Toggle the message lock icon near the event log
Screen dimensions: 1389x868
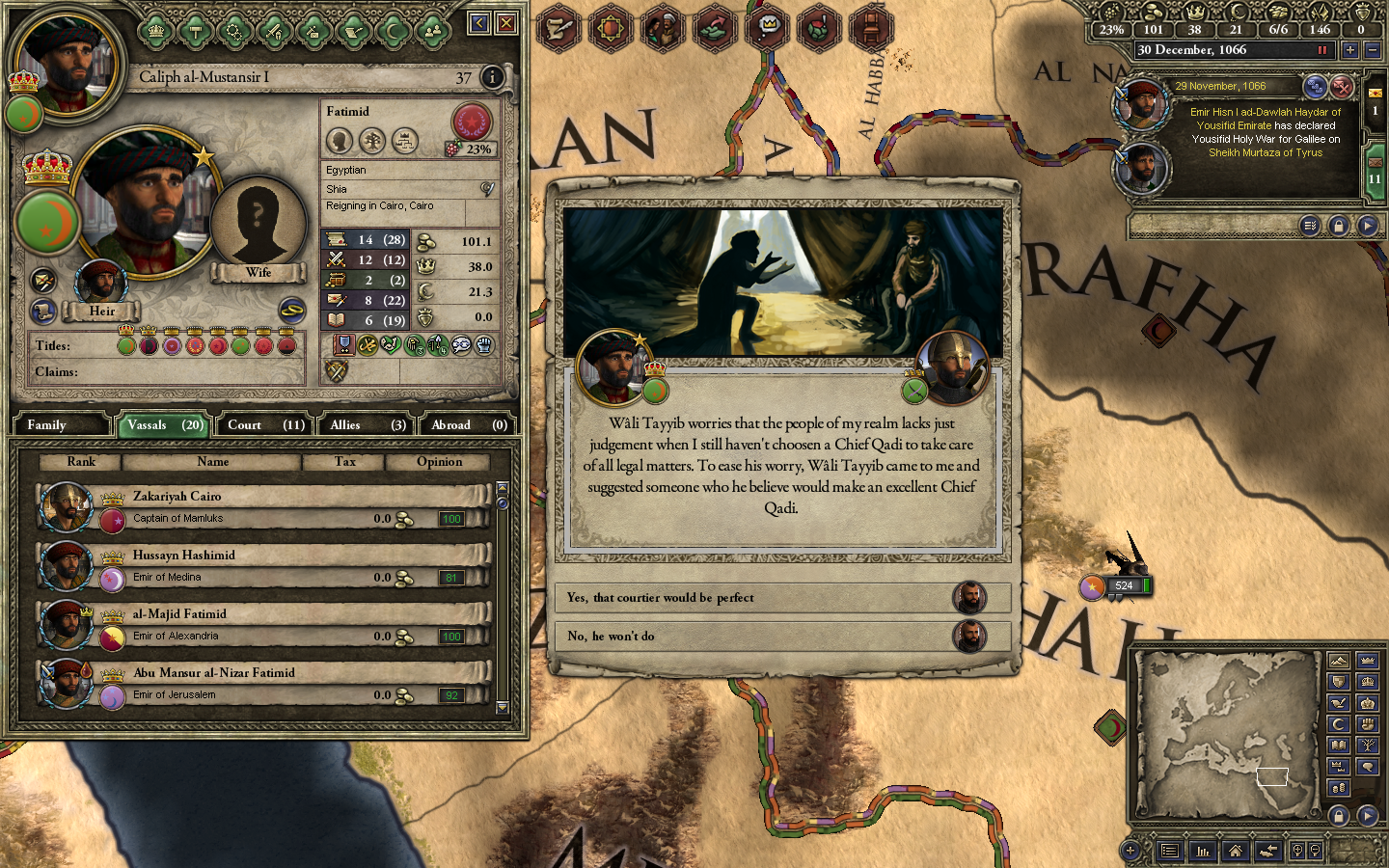1339,225
